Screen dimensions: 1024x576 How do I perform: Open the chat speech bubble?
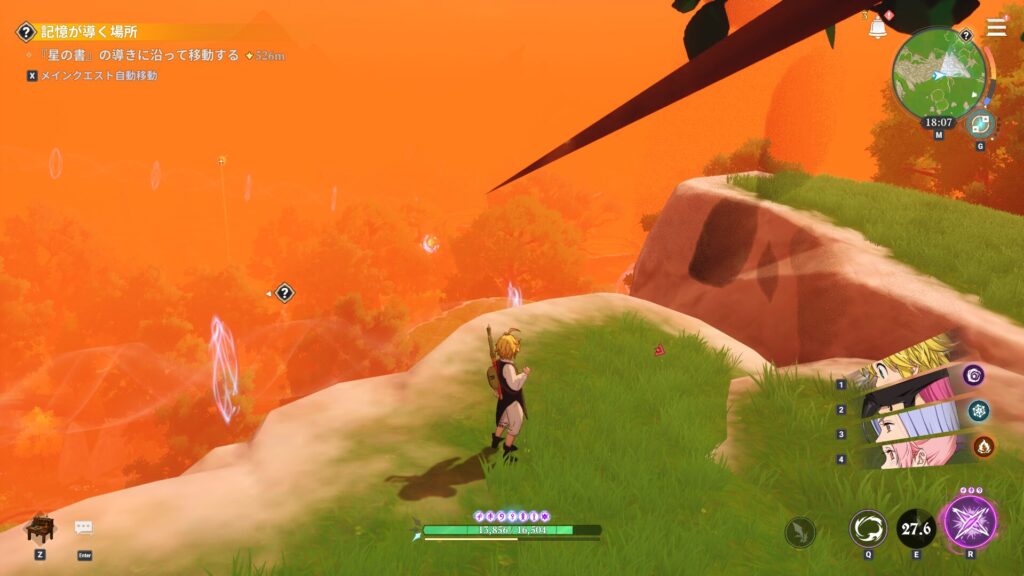pyautogui.click(x=84, y=528)
